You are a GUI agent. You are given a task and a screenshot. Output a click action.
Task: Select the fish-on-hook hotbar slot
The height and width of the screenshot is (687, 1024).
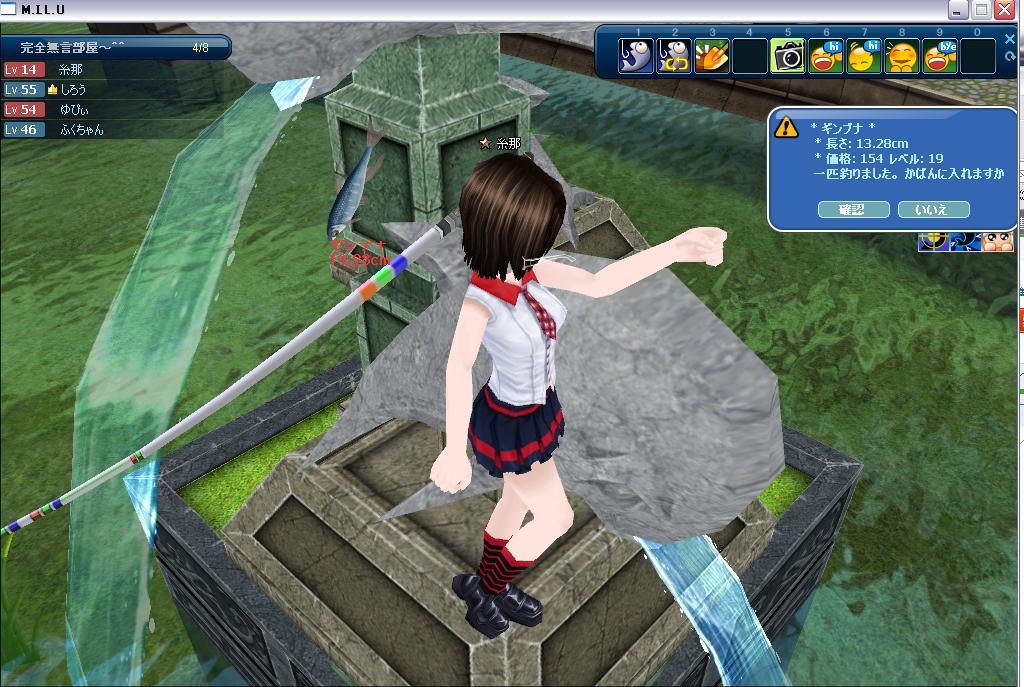tap(636, 56)
